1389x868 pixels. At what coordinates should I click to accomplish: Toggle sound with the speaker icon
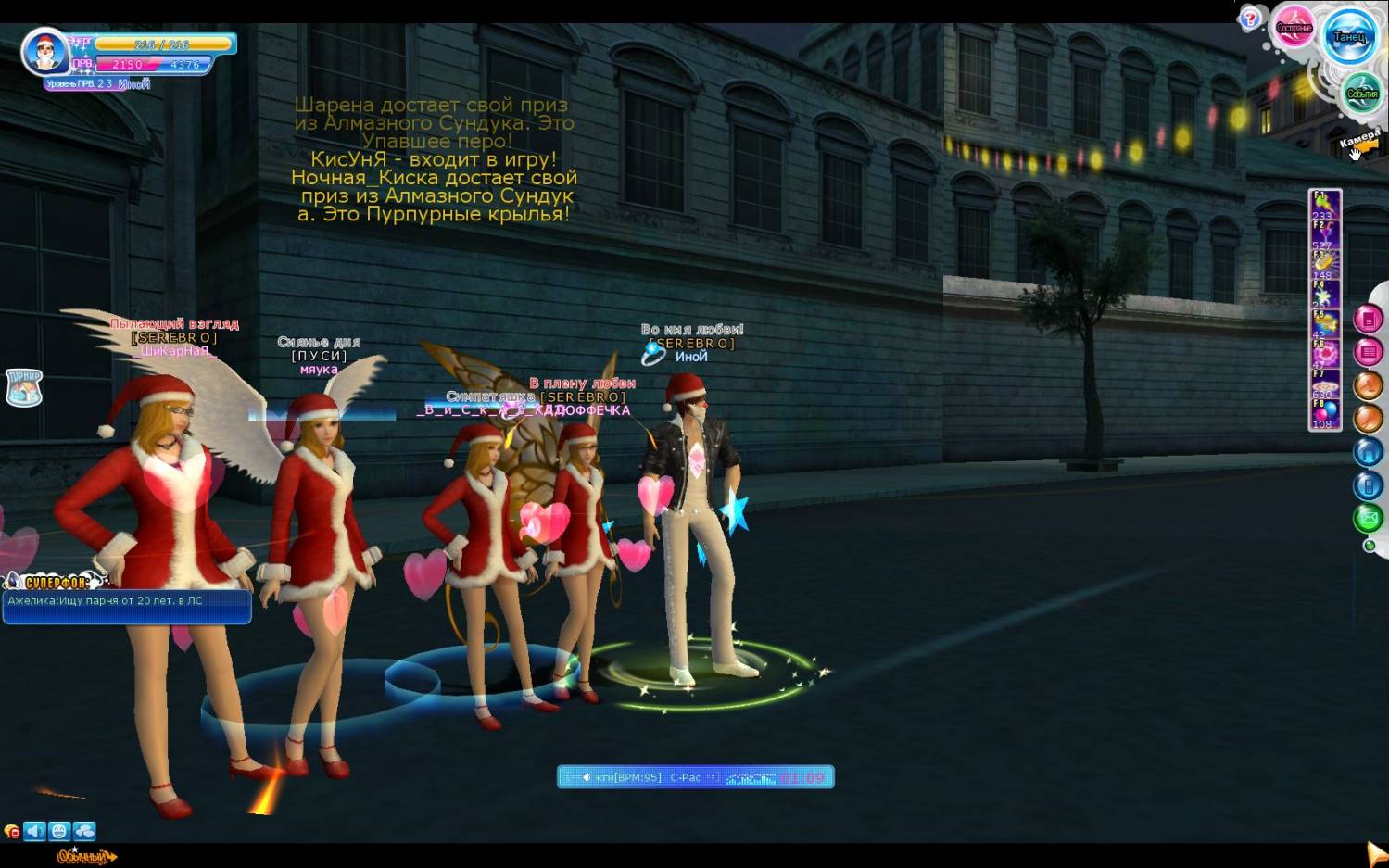[35, 831]
